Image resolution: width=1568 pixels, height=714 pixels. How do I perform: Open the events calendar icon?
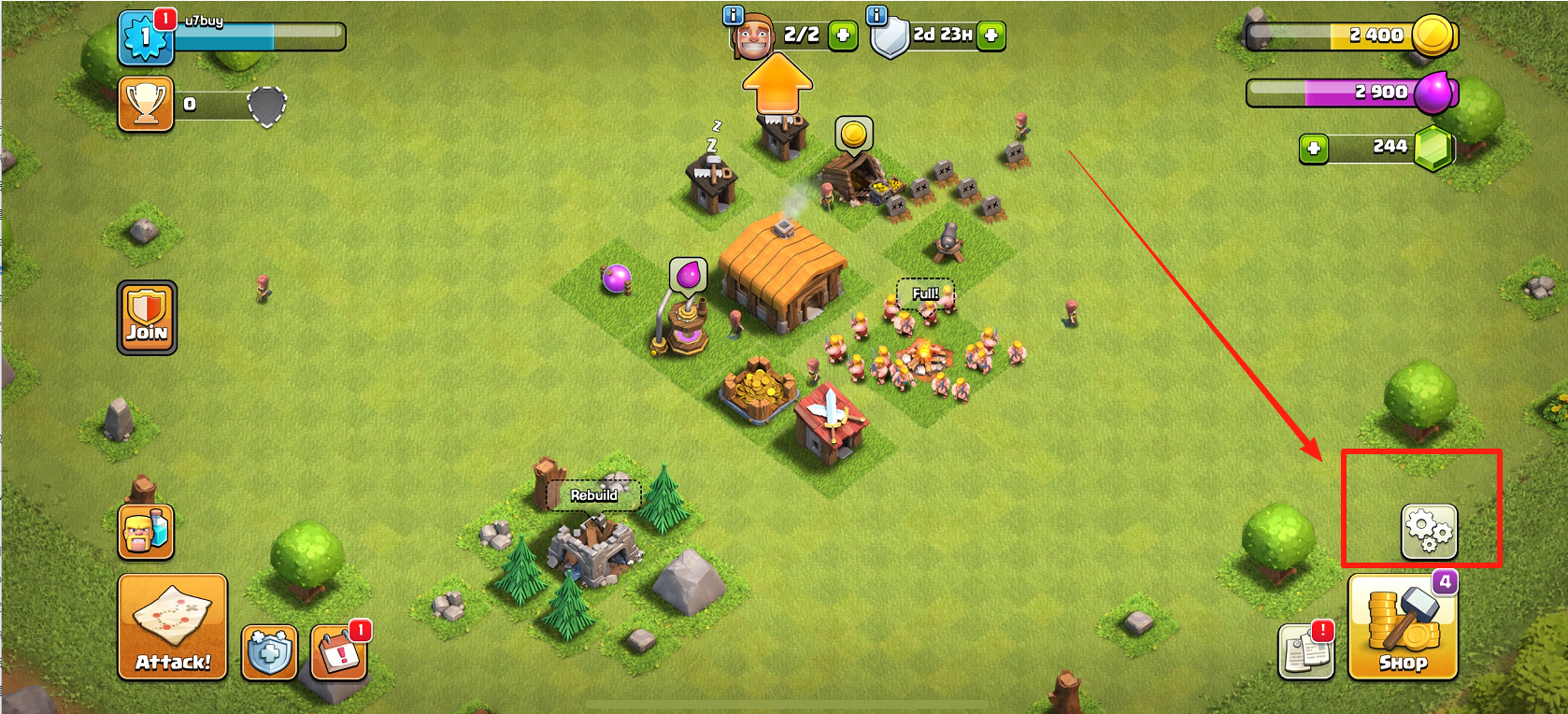338,651
